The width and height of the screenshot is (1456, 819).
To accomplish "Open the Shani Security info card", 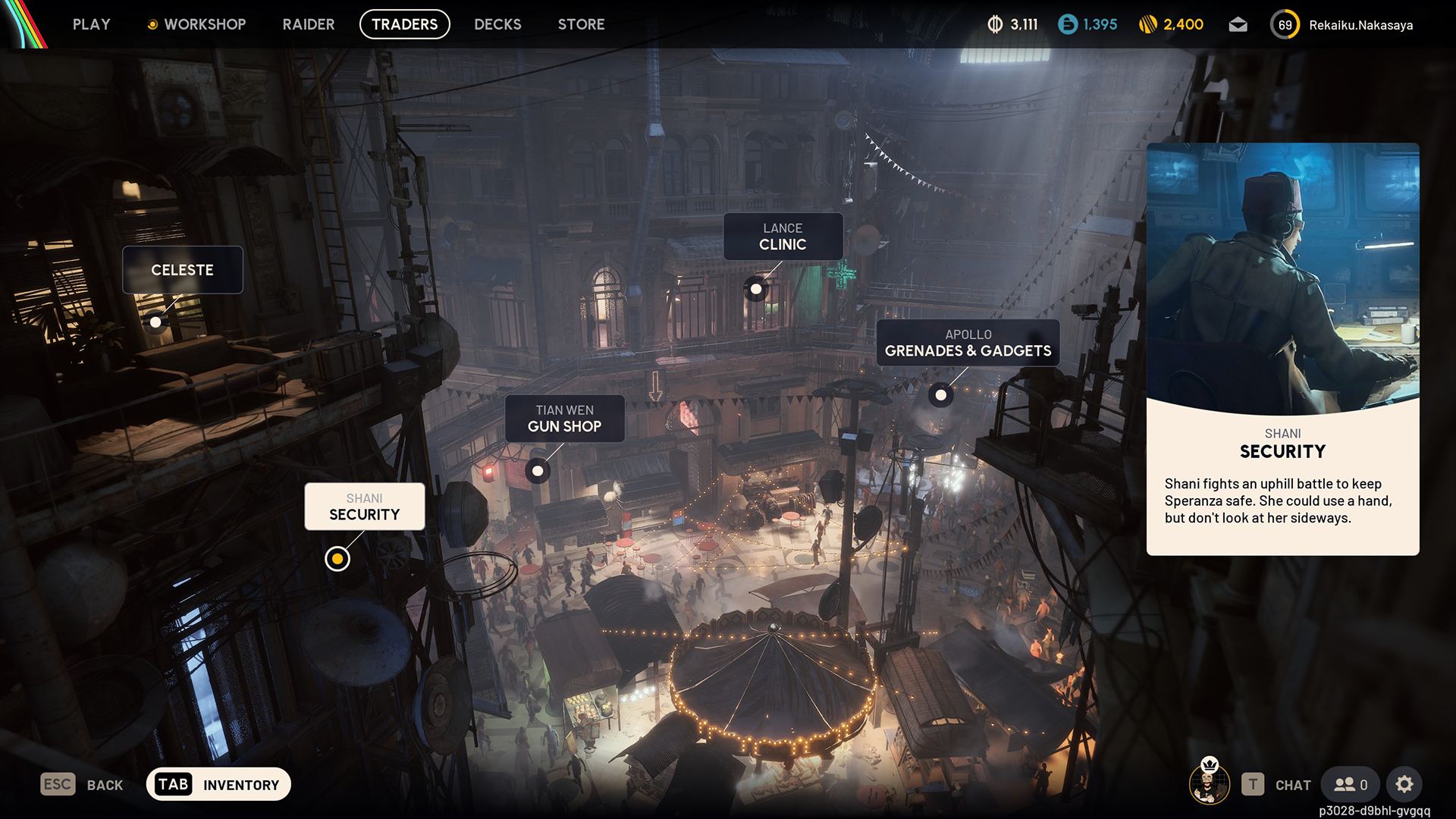I will tap(1282, 349).
